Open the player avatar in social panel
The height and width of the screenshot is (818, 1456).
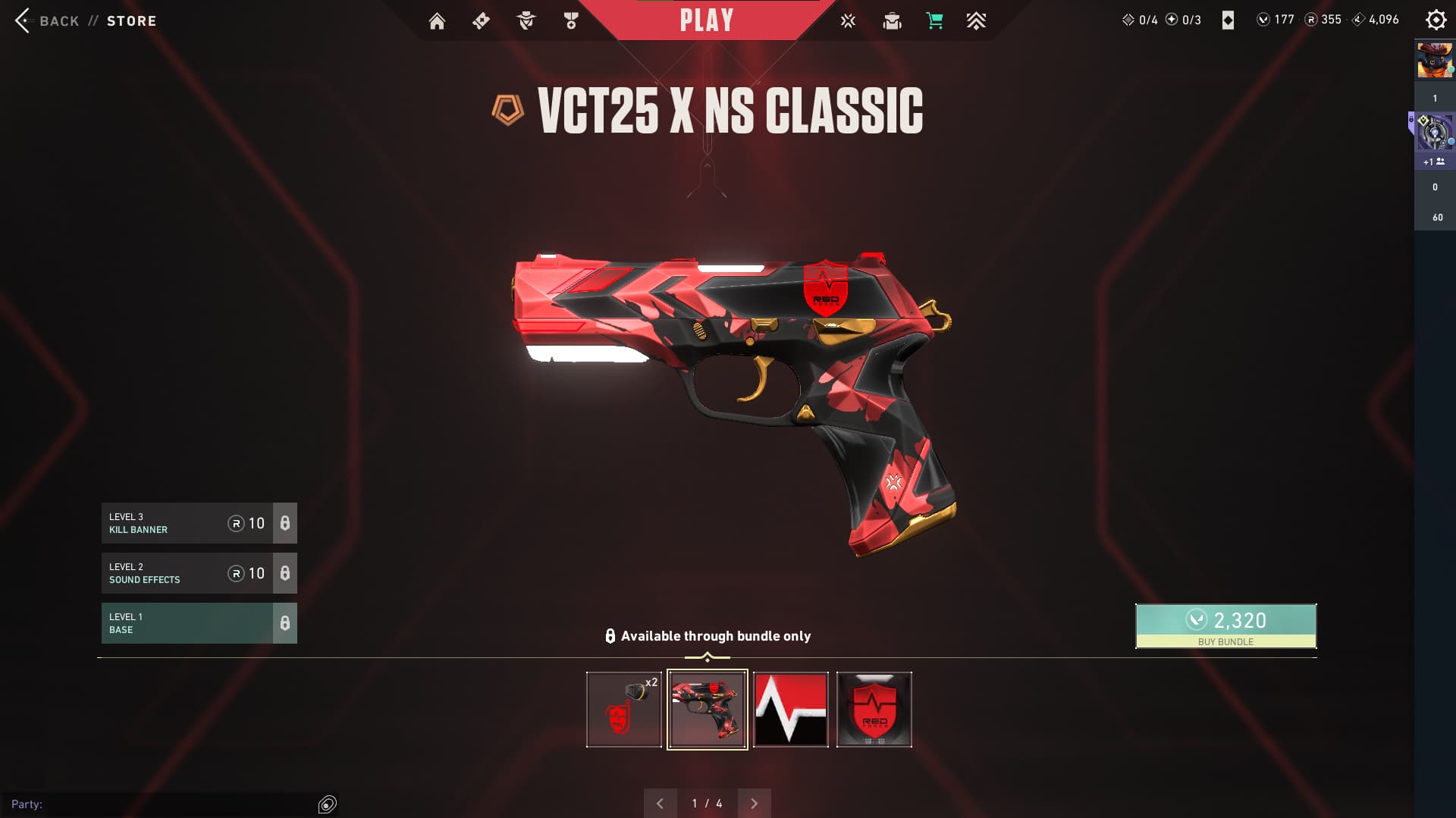(x=1435, y=61)
